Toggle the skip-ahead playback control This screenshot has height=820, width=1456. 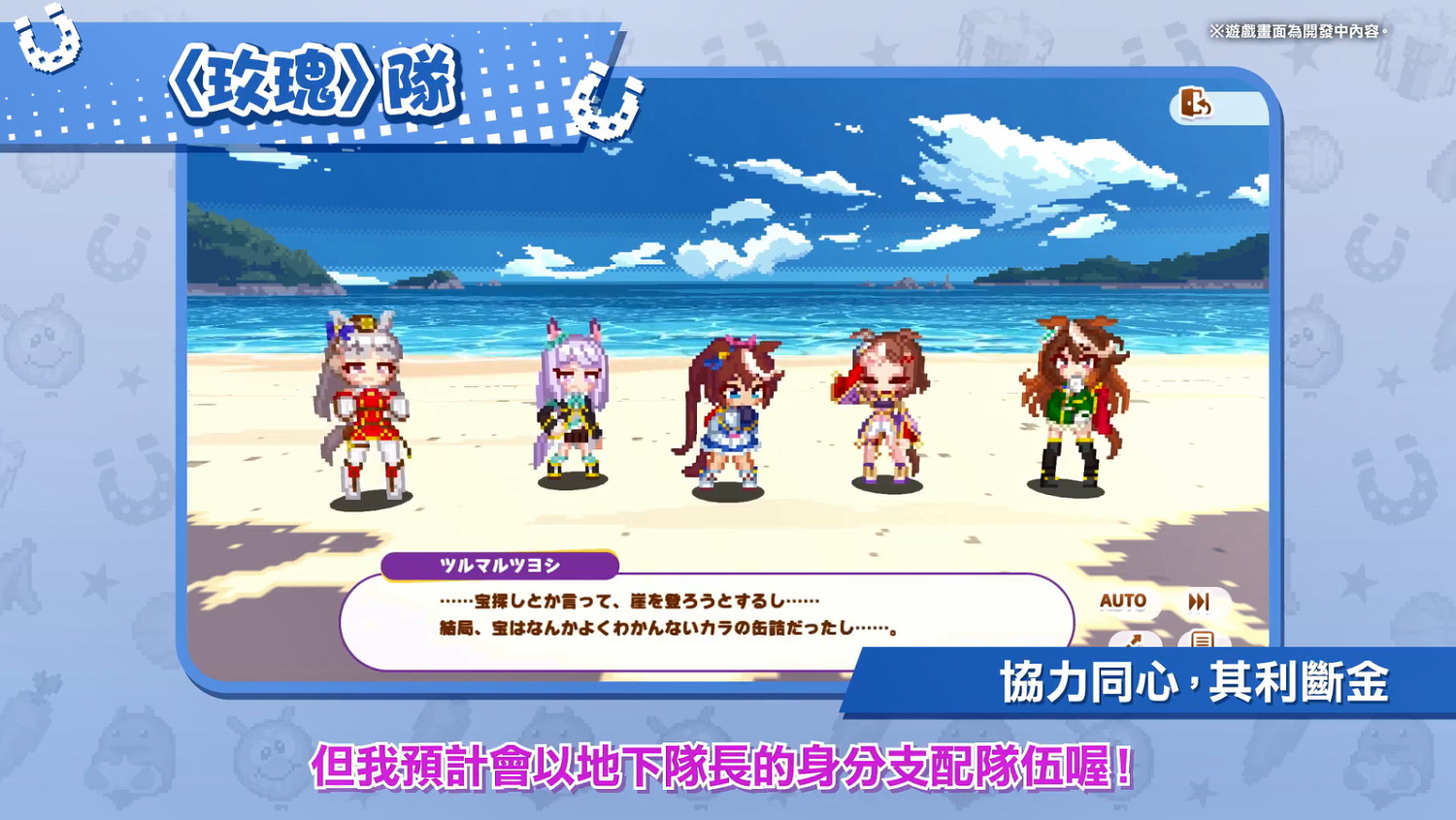[1198, 601]
